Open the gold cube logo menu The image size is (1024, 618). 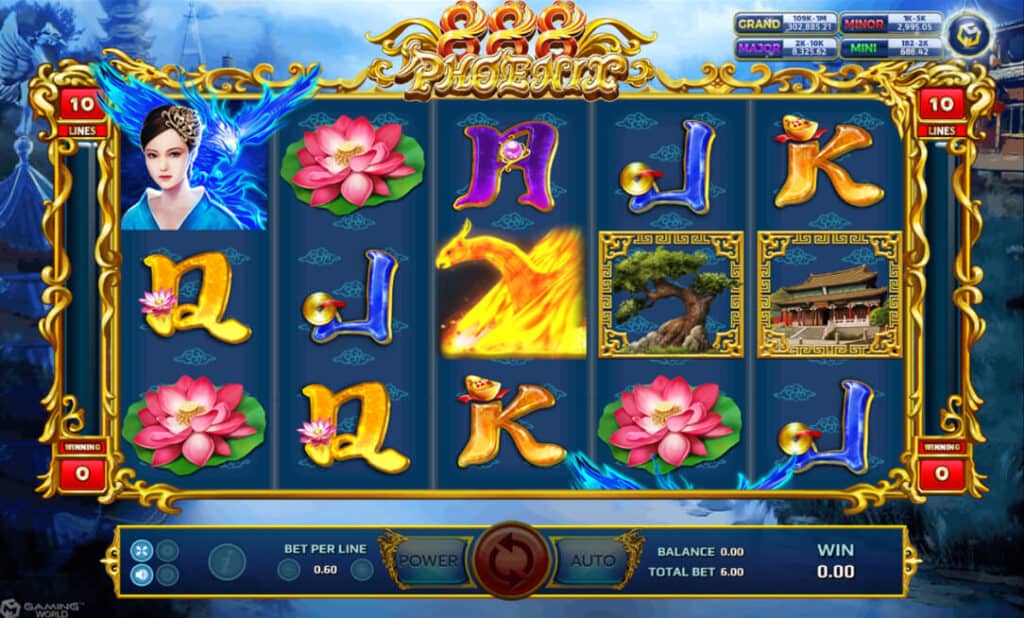(969, 35)
